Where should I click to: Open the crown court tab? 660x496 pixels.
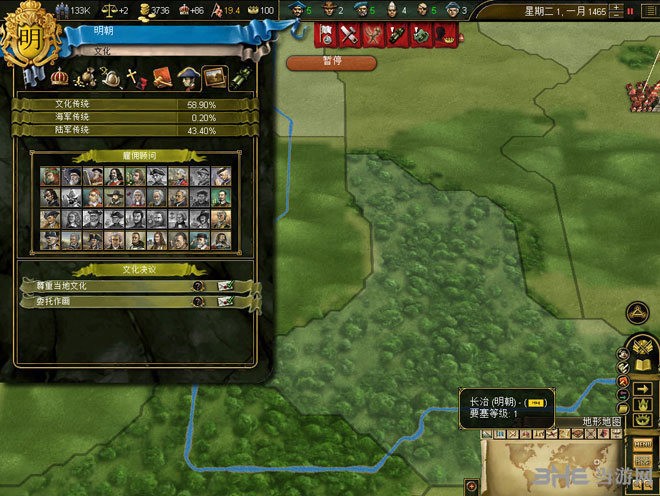tap(59, 76)
